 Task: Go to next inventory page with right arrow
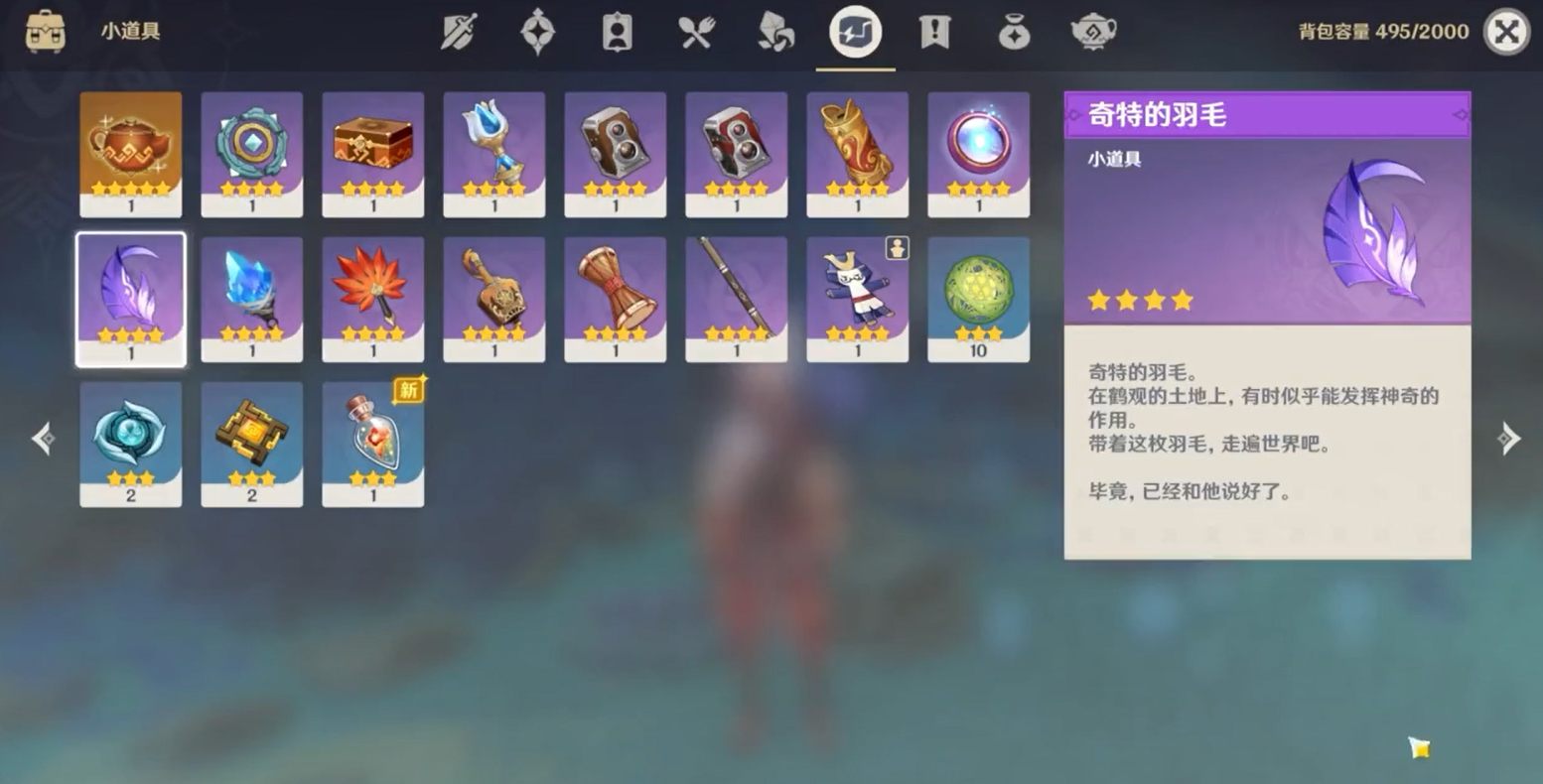click(x=1510, y=438)
